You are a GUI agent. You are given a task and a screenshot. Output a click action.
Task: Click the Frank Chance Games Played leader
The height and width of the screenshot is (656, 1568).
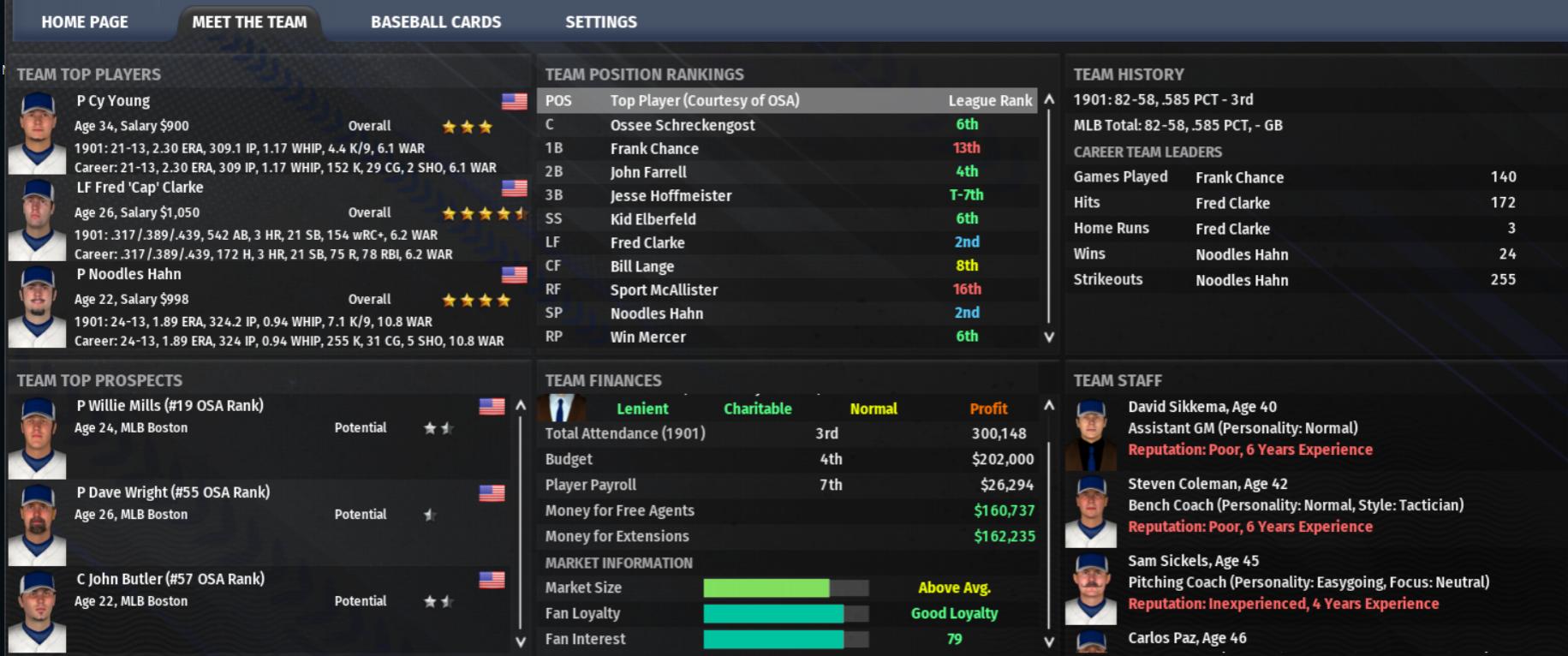[1239, 177]
